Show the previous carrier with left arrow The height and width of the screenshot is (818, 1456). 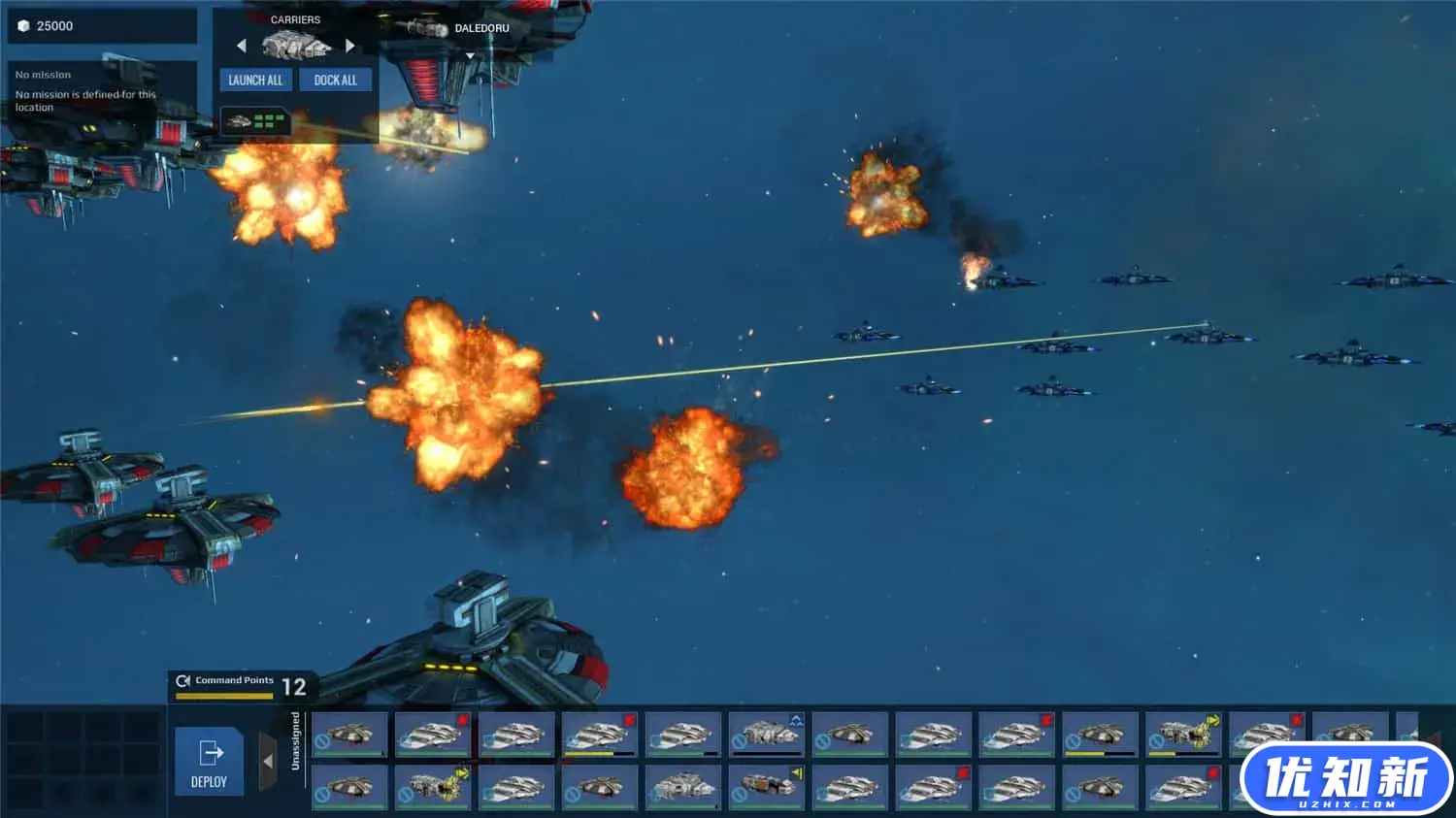click(x=242, y=46)
